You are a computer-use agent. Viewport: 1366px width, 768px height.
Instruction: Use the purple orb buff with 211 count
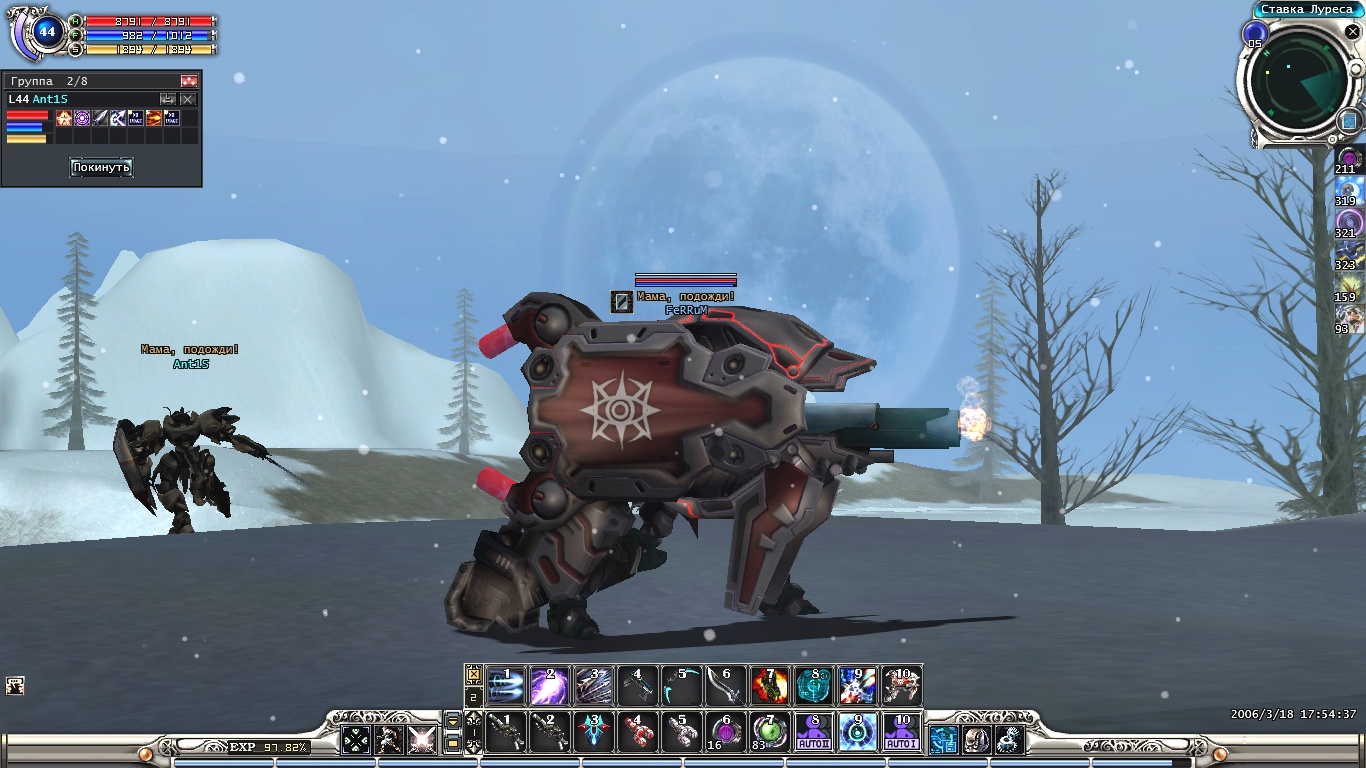[1350, 159]
